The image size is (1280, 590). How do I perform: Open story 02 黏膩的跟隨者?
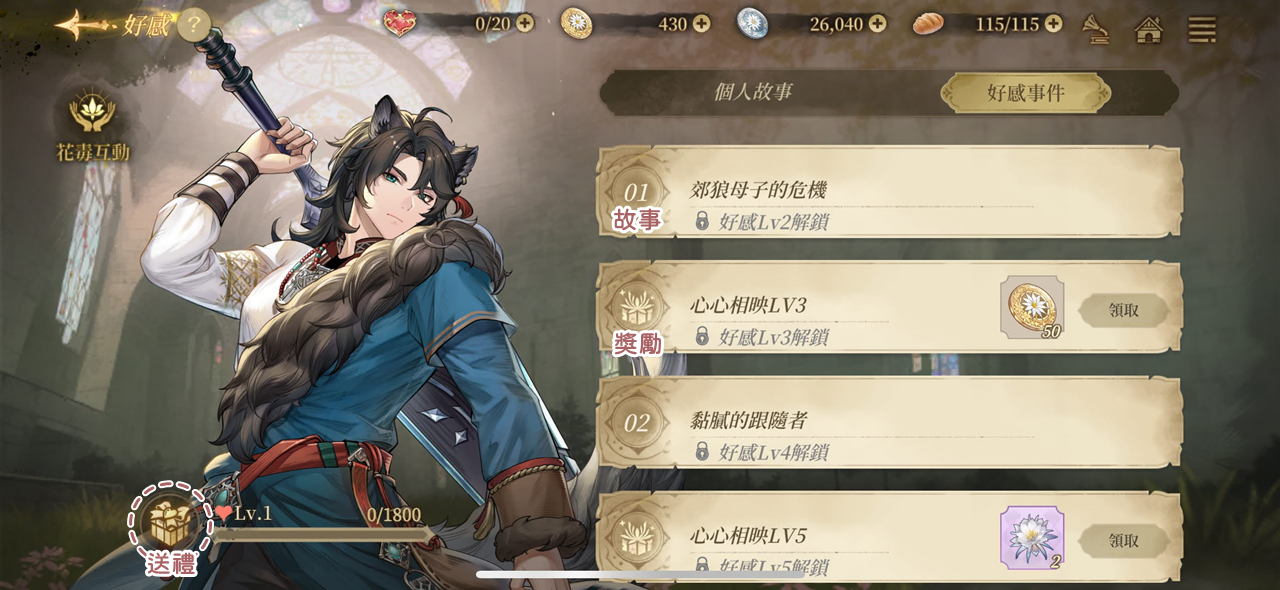pyautogui.click(x=890, y=423)
